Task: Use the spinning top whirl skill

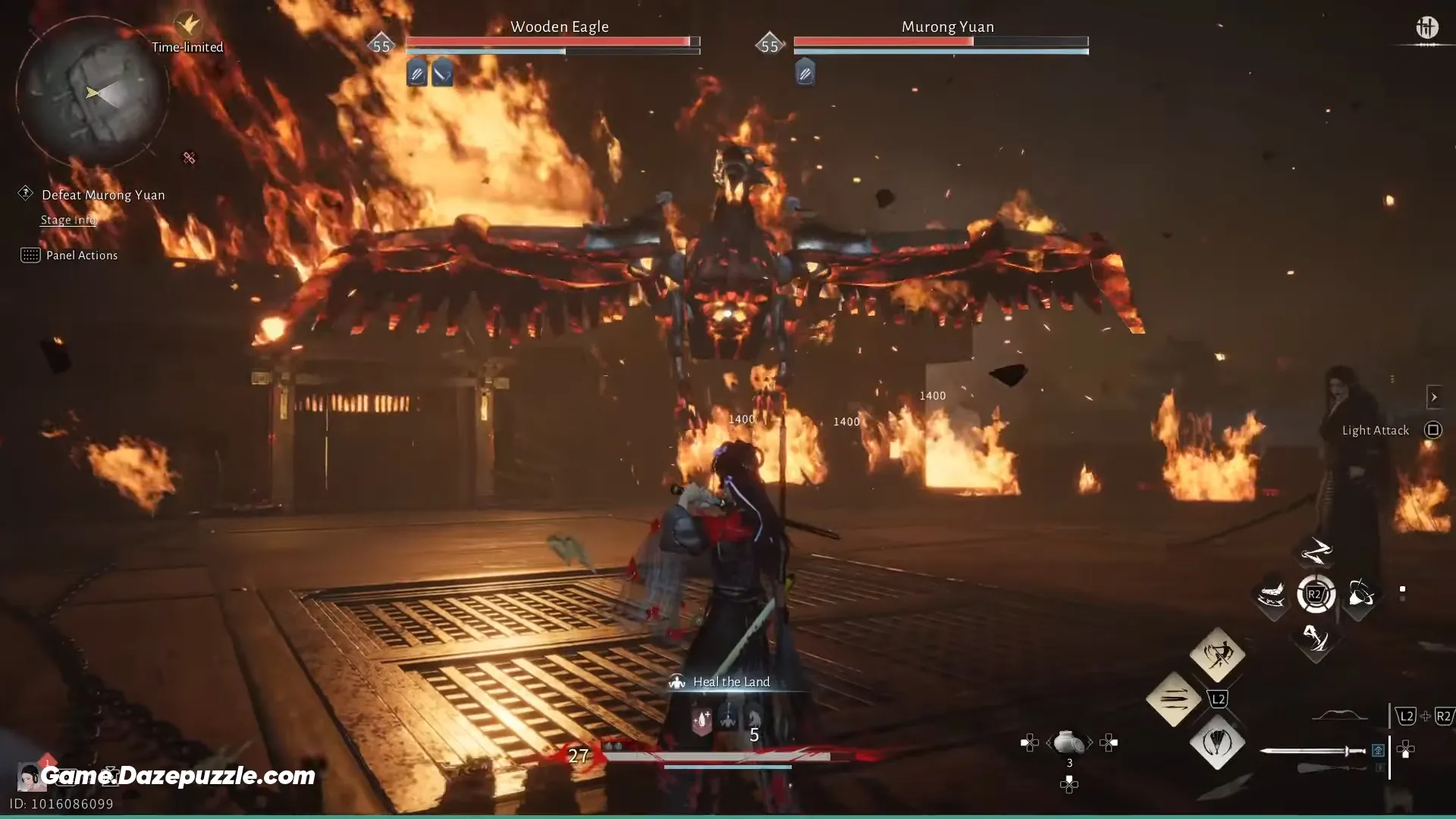Action: 1360,594
